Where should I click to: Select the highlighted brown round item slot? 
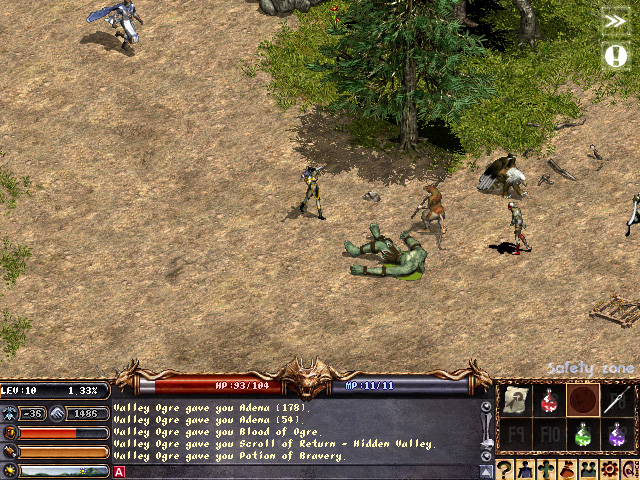(x=582, y=401)
